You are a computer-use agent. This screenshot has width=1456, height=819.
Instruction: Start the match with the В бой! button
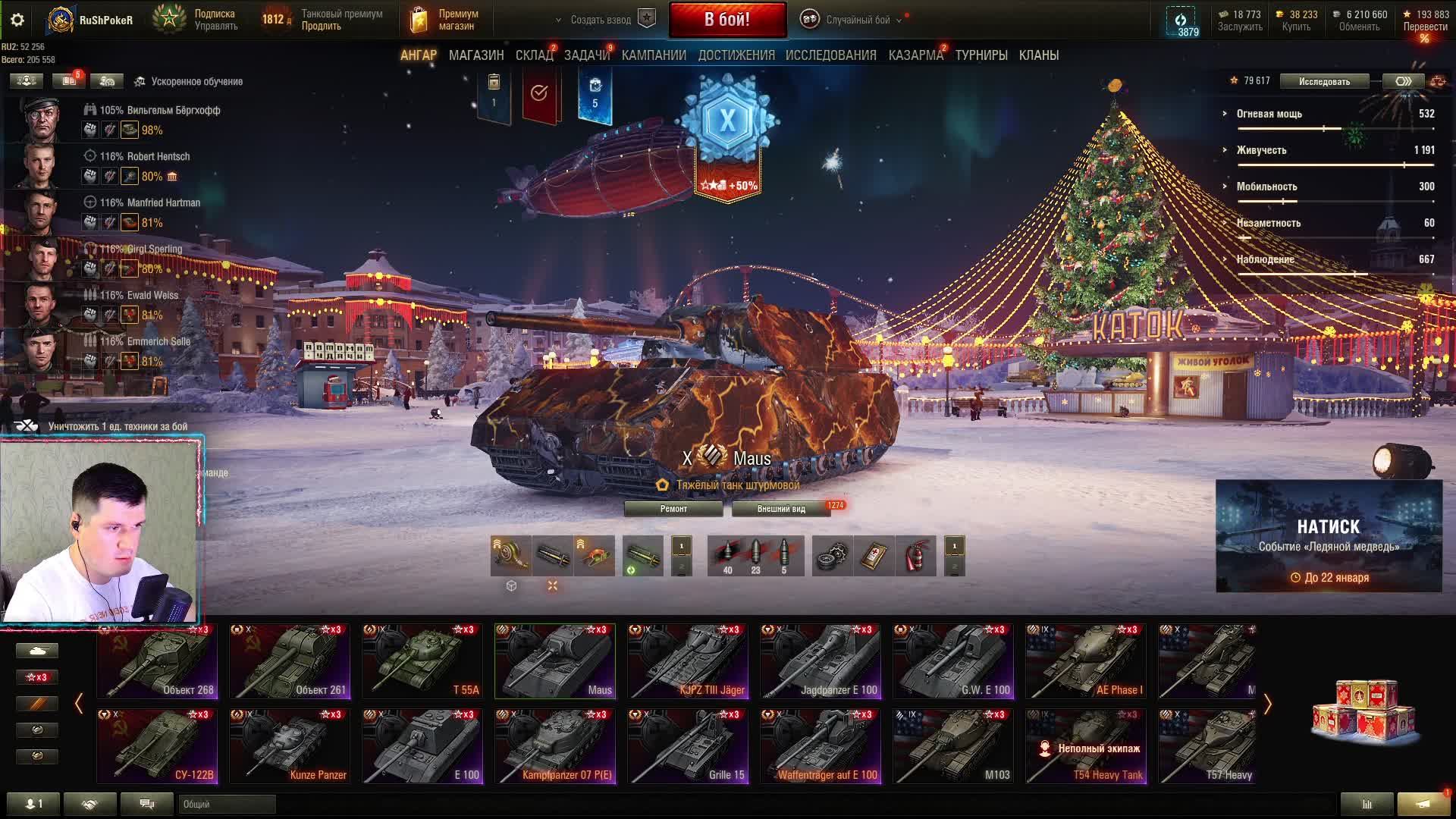[727, 20]
